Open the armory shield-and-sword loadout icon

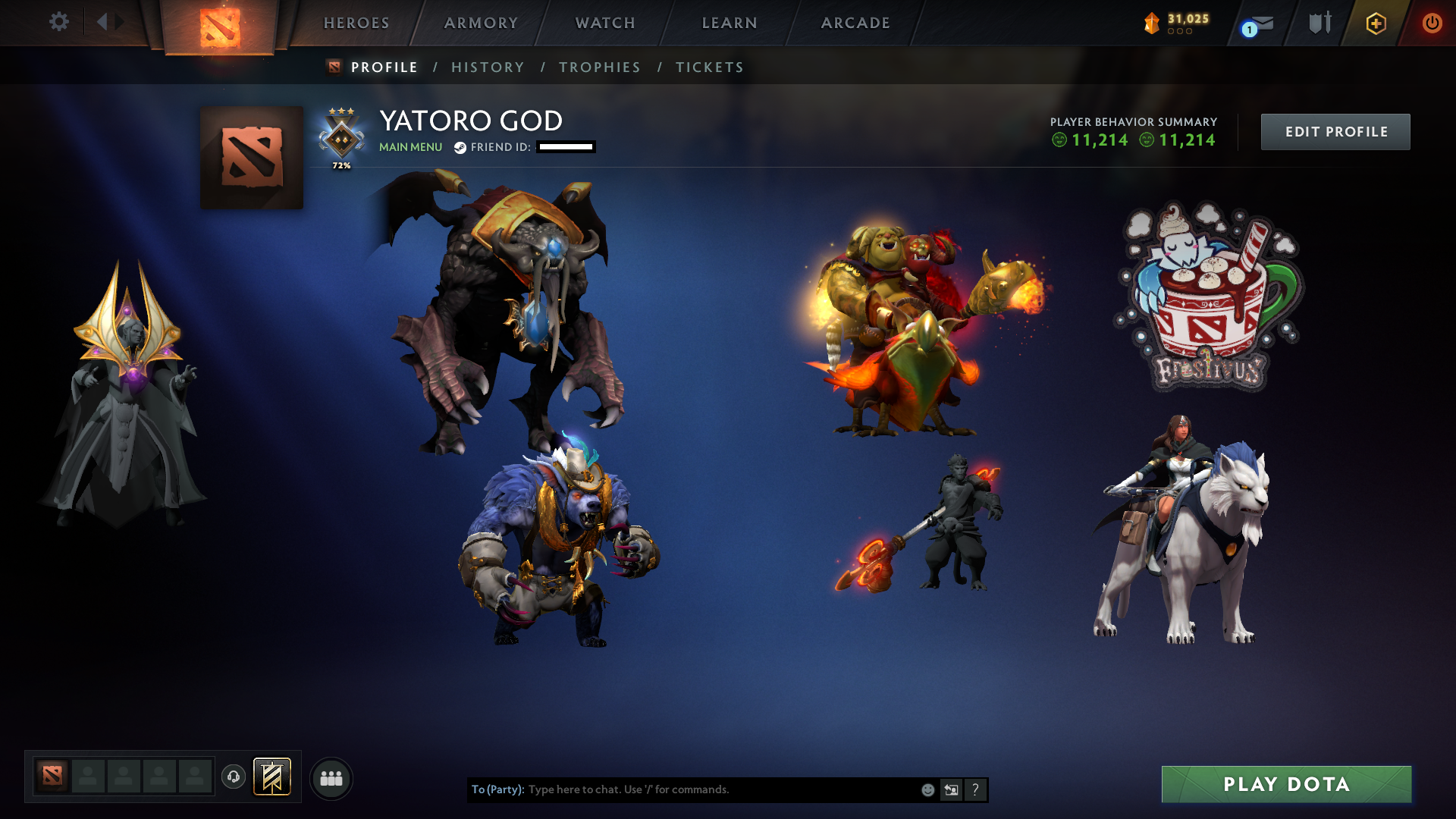(x=1319, y=23)
